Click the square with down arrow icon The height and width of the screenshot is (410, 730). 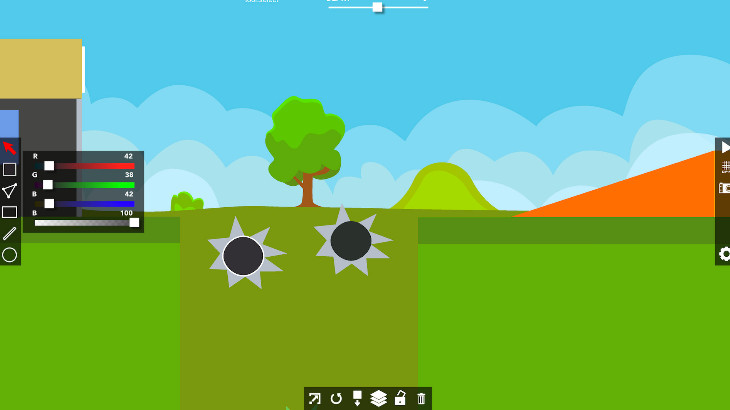[357, 398]
